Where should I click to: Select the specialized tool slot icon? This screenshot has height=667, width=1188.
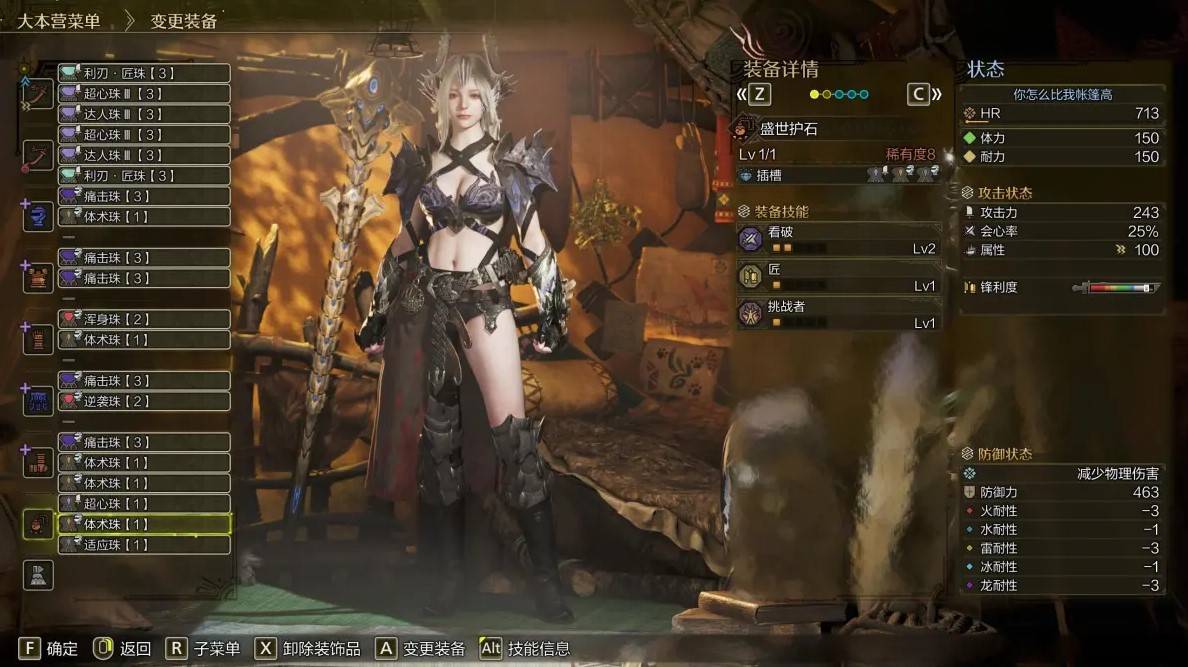(38, 574)
